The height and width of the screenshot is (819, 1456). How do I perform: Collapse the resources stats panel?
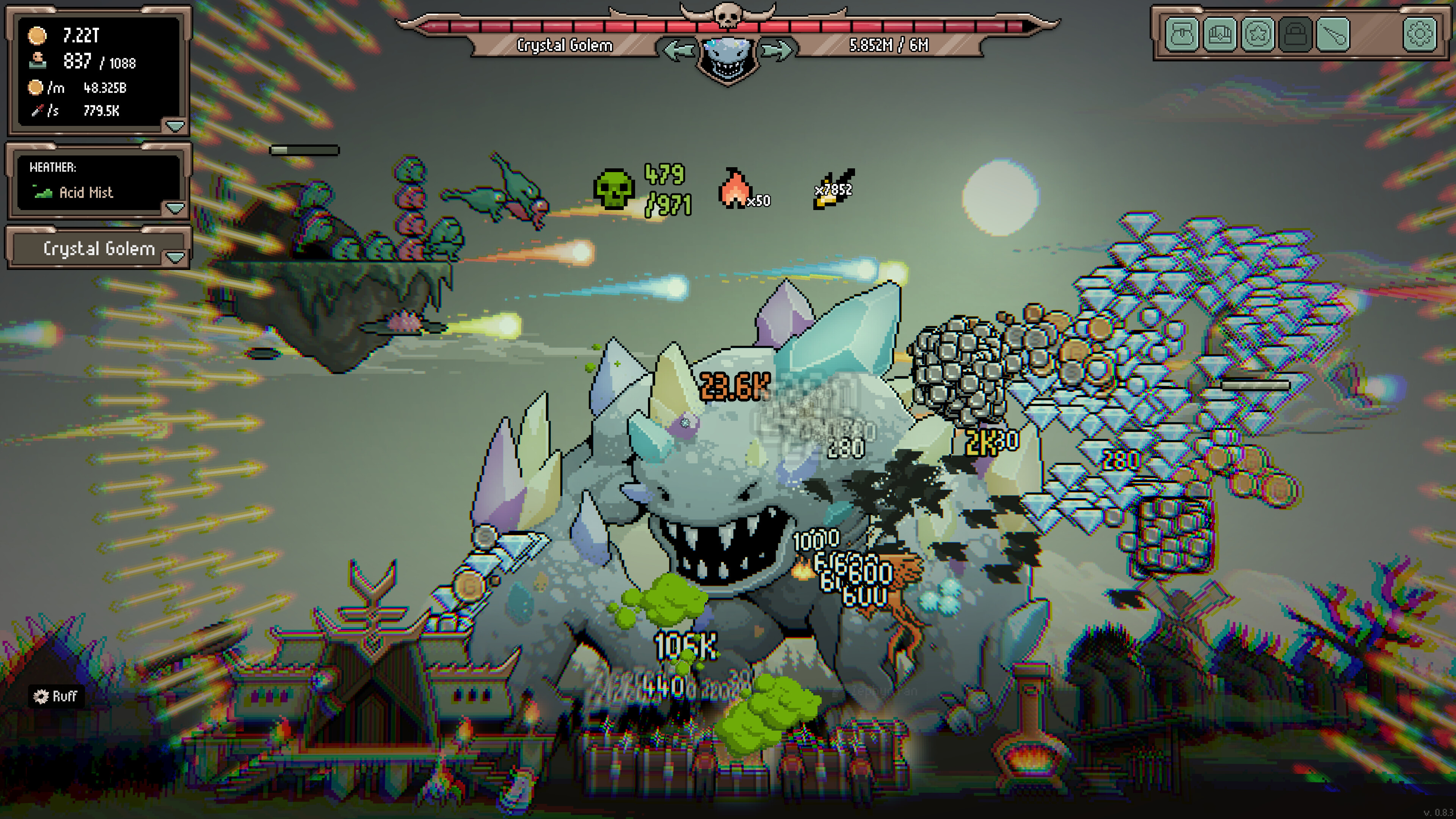click(175, 127)
